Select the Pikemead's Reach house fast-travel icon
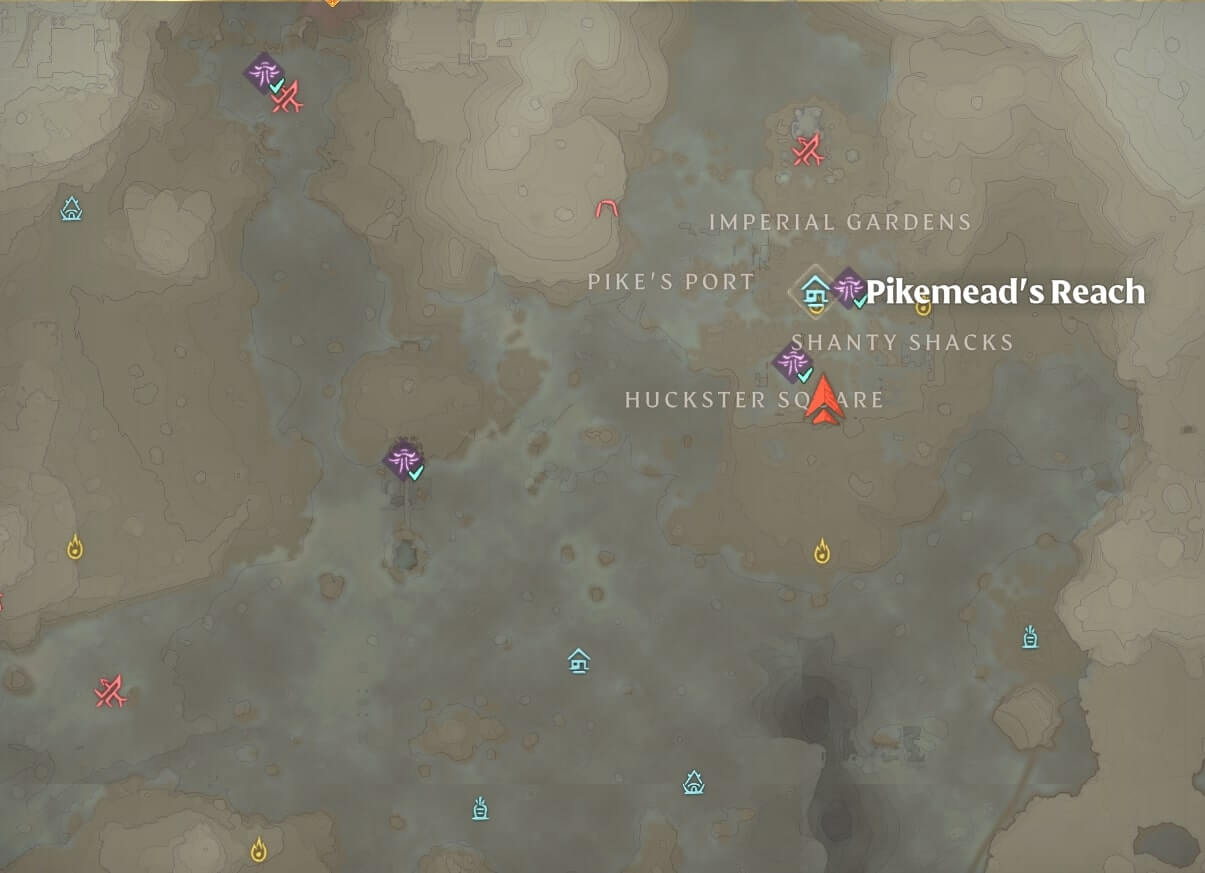The height and width of the screenshot is (873, 1205). tap(816, 291)
